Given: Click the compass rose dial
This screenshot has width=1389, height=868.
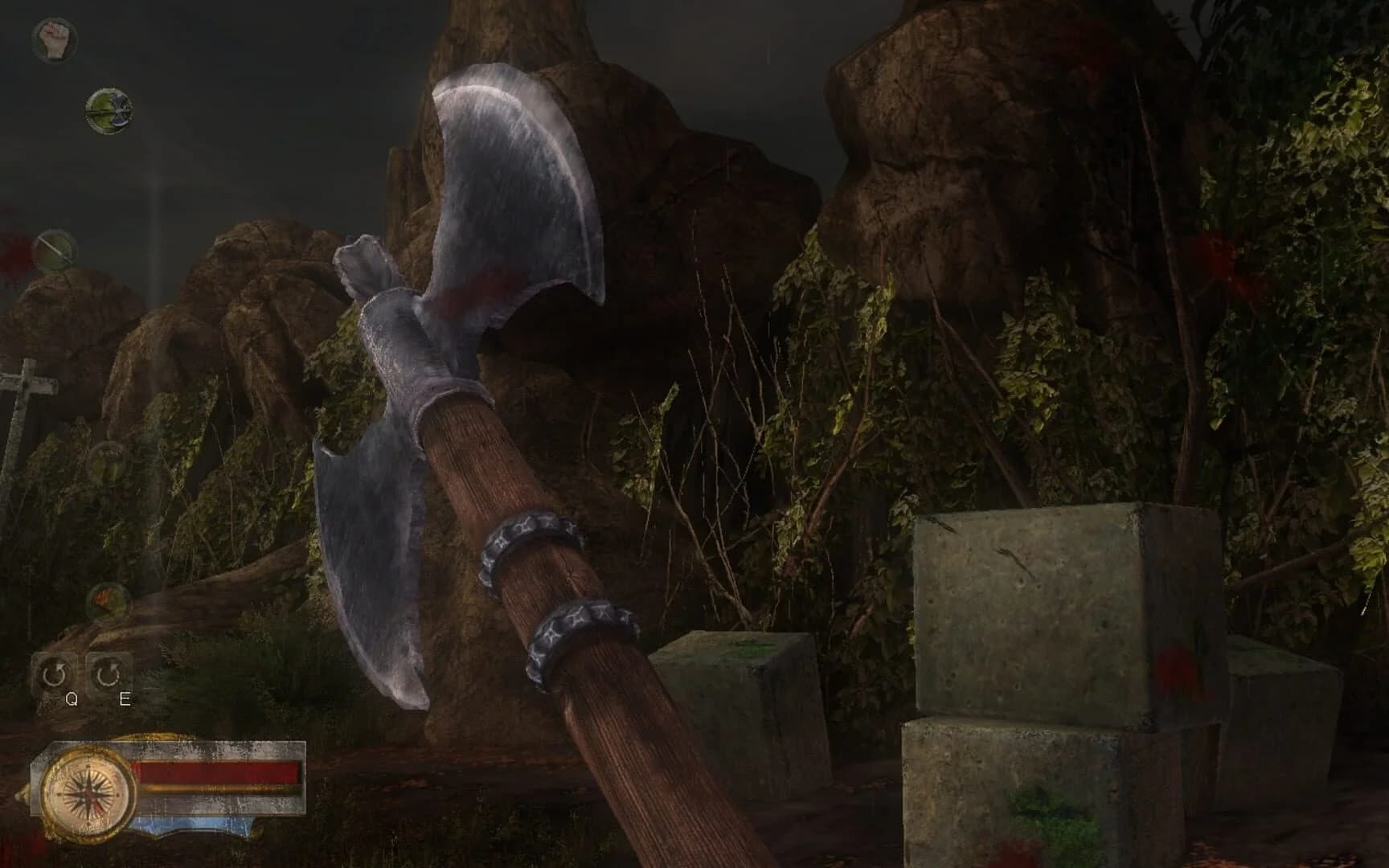Looking at the screenshot, I should pyautogui.click(x=86, y=794).
